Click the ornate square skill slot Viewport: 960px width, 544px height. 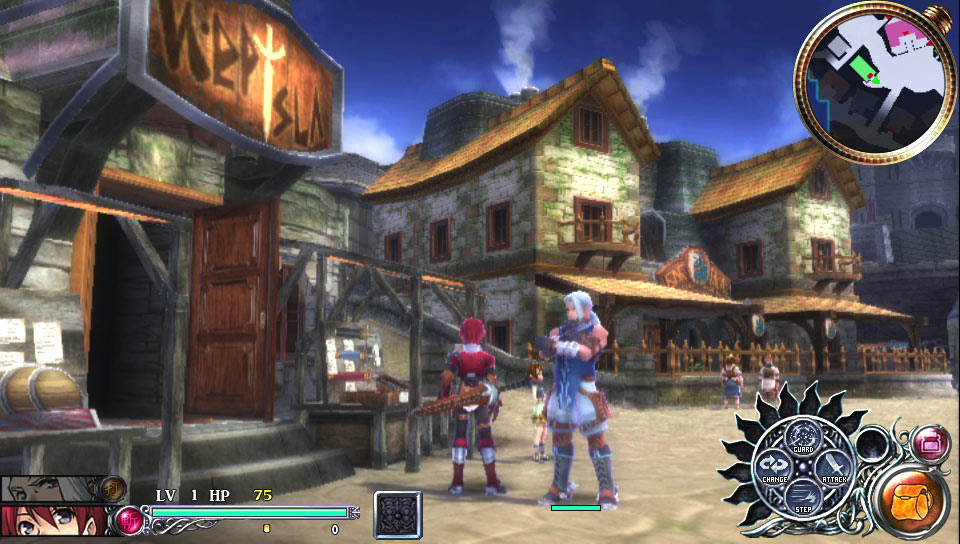click(x=399, y=516)
